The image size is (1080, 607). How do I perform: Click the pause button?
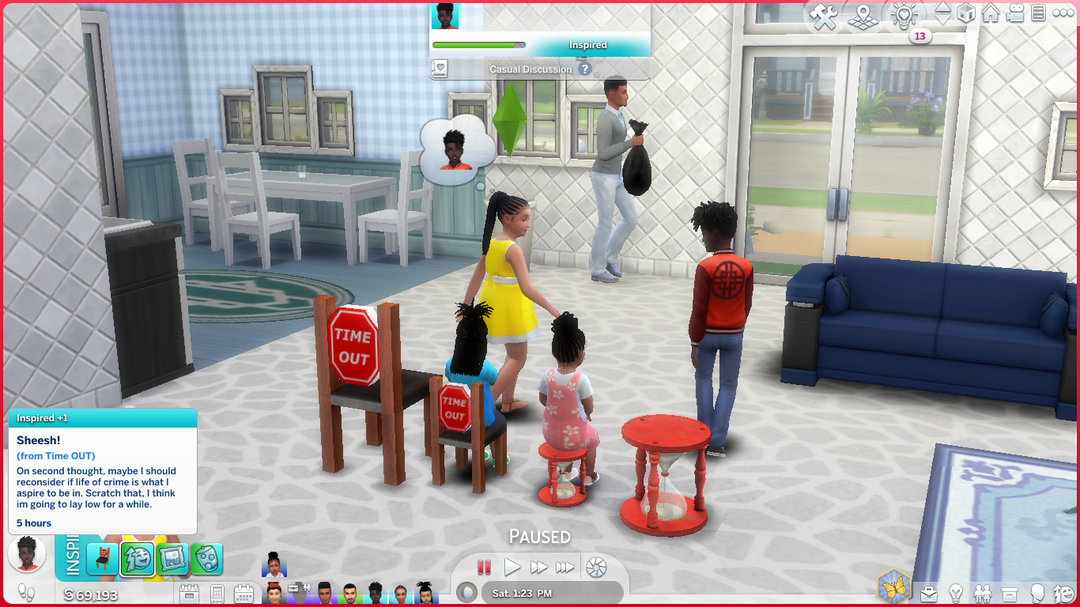pos(485,567)
